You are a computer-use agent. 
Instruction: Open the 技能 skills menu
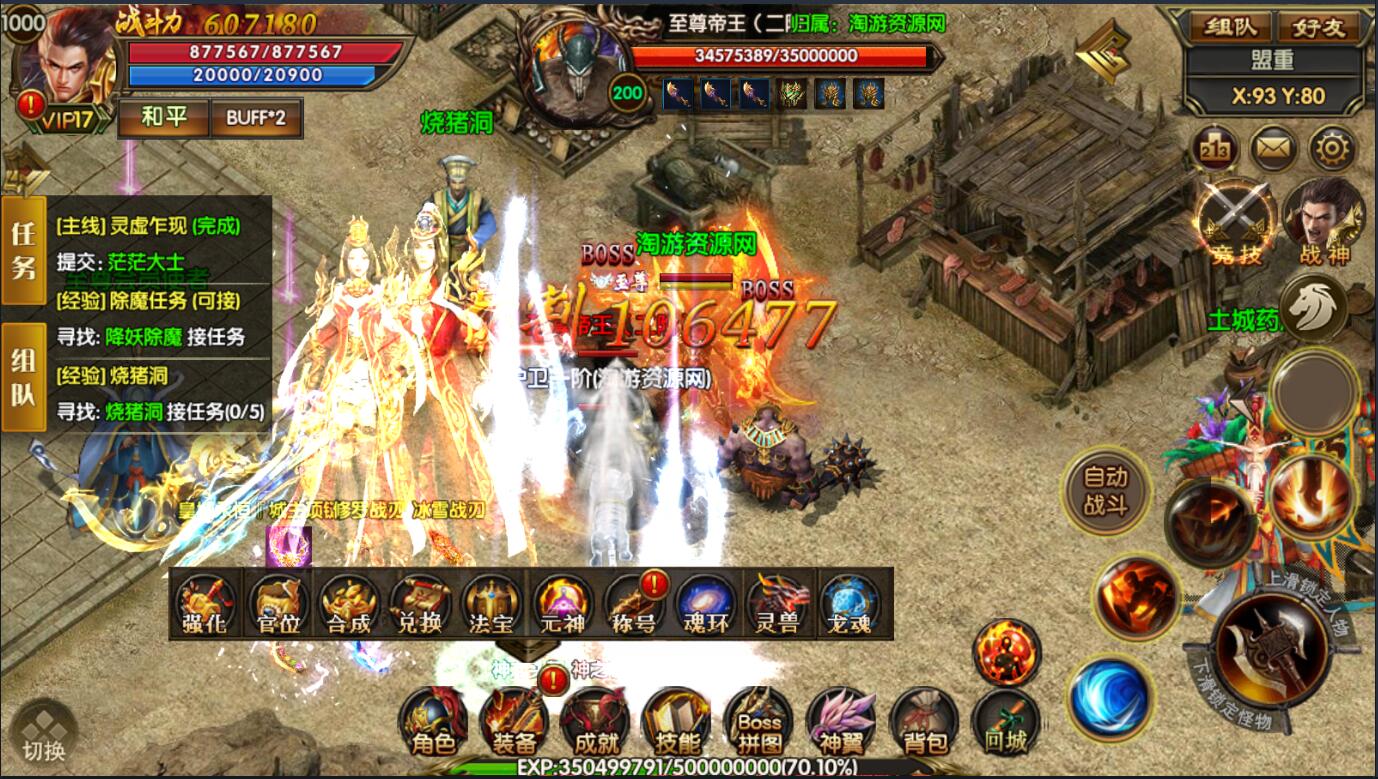point(677,722)
